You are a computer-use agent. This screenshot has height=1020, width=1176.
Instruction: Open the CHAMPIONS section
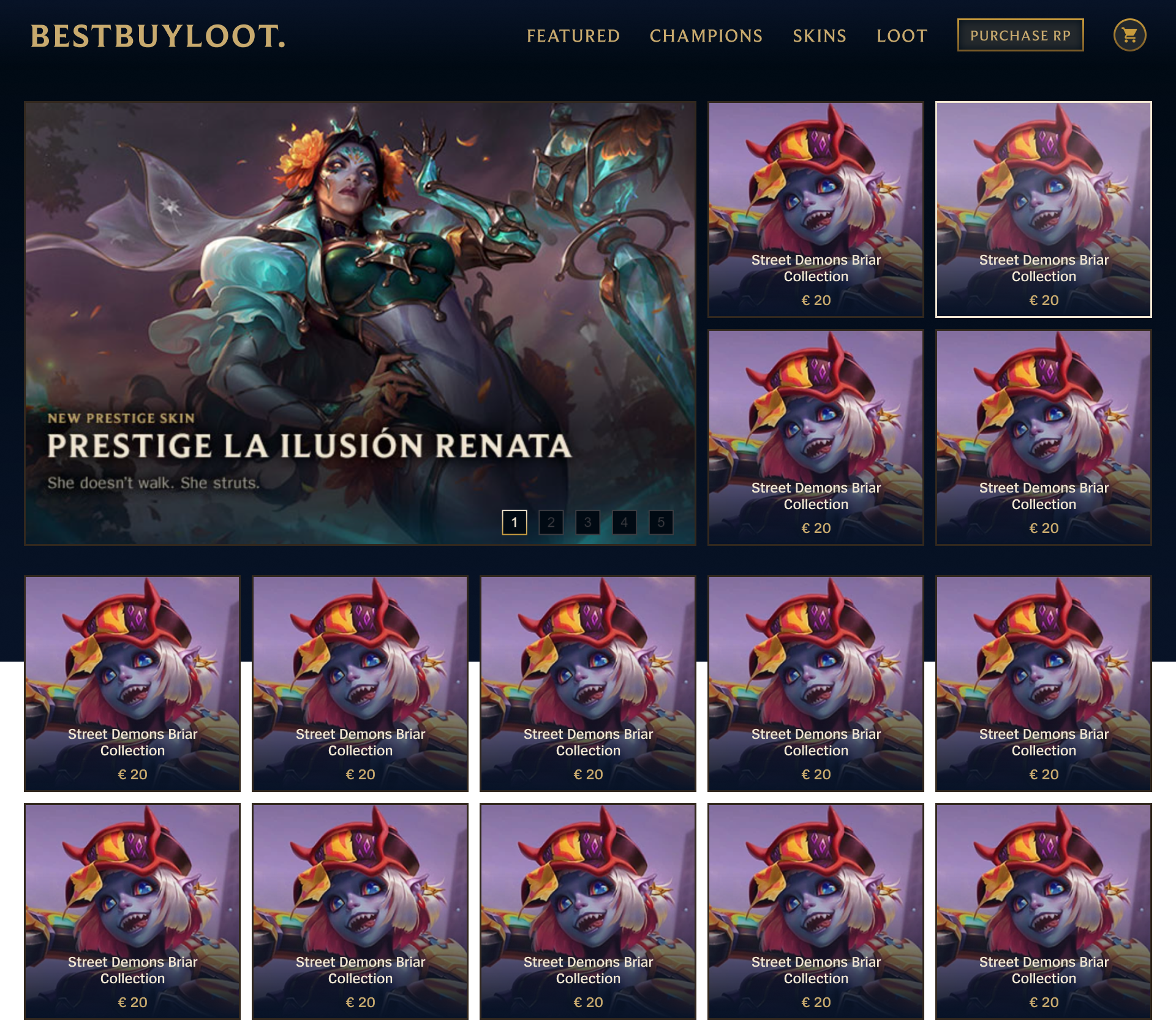tap(706, 36)
